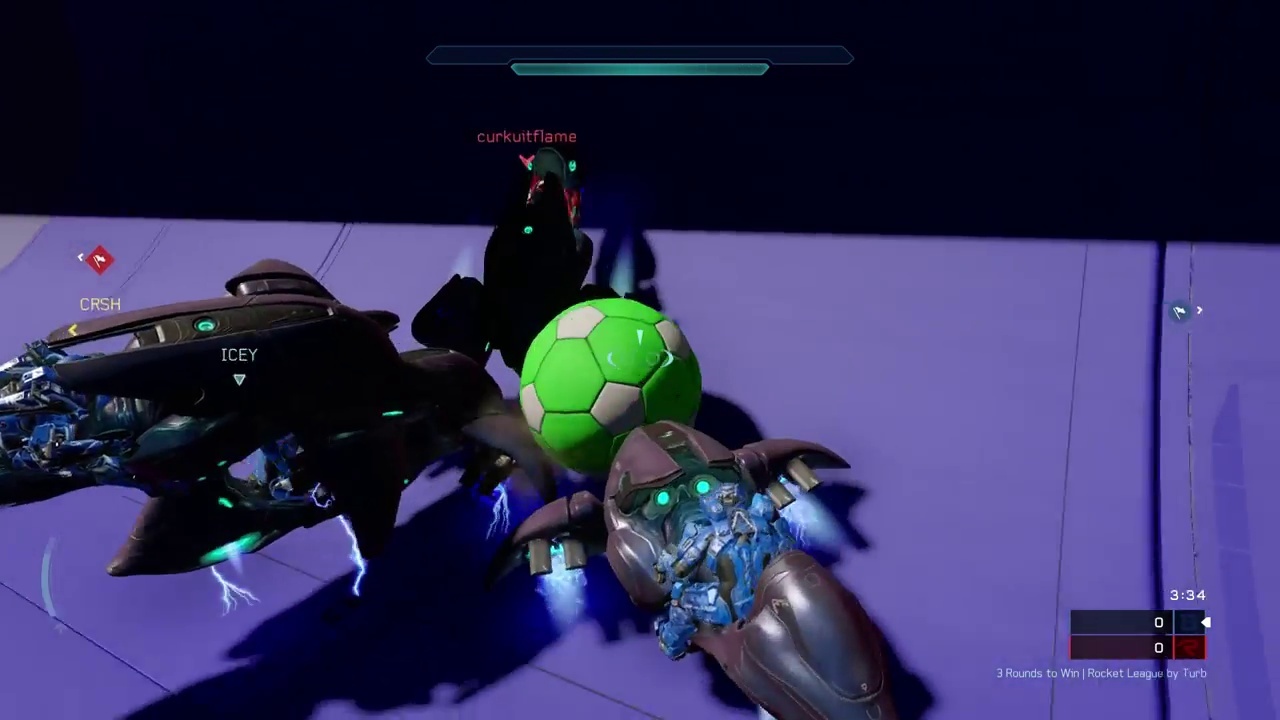
Task: Toggle the blue team's score display
Action: coord(1158,622)
